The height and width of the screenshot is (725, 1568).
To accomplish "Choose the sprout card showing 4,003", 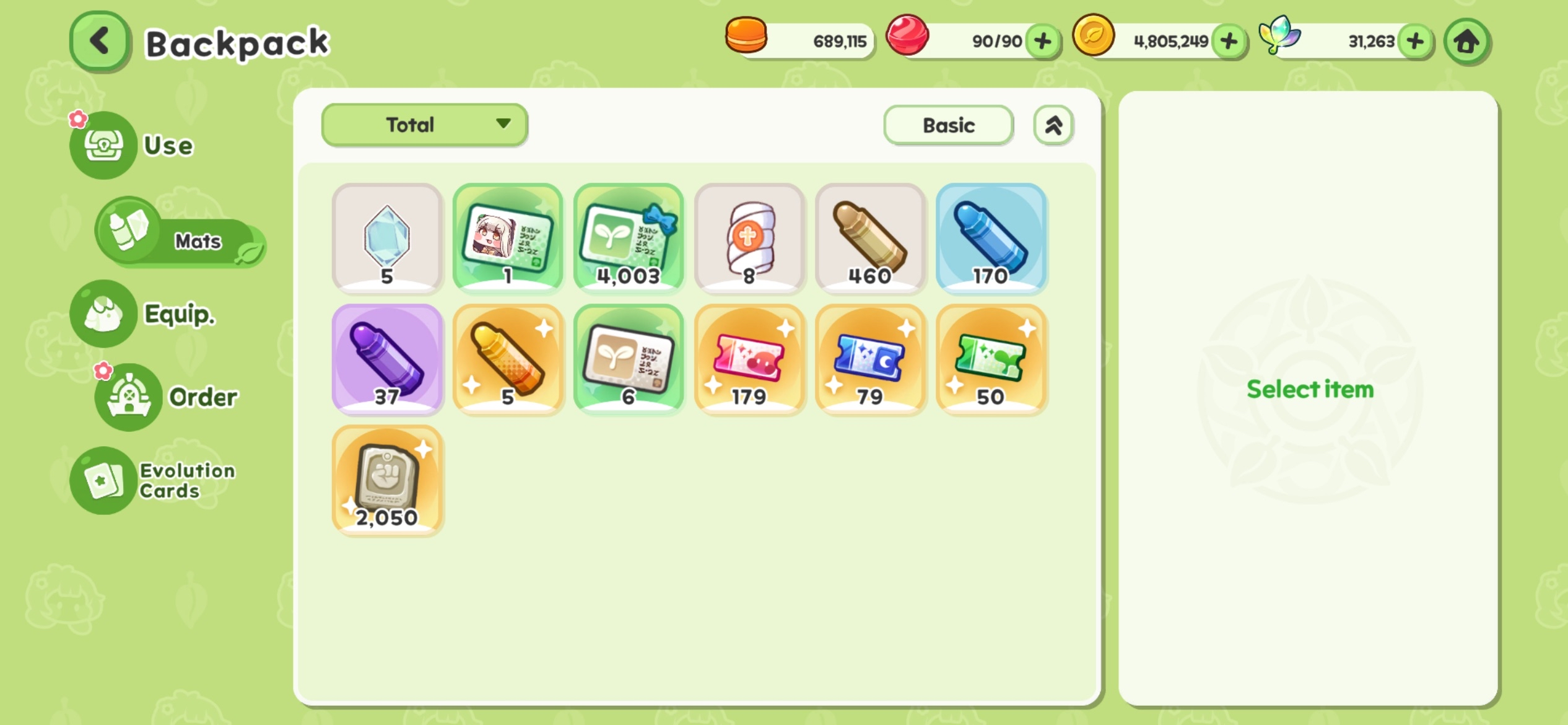I will click(x=629, y=239).
